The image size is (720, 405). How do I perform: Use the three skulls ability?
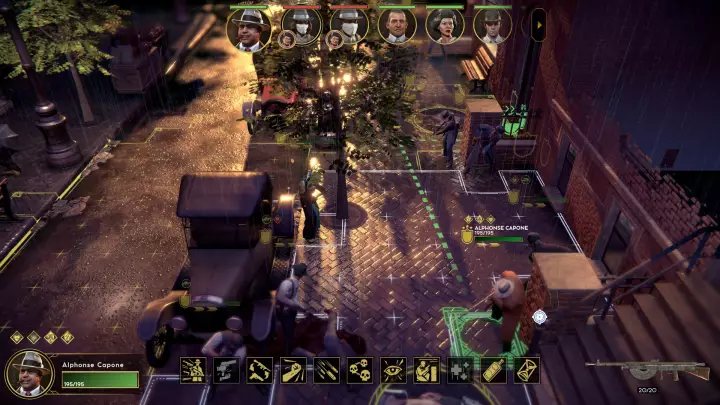tap(360, 370)
